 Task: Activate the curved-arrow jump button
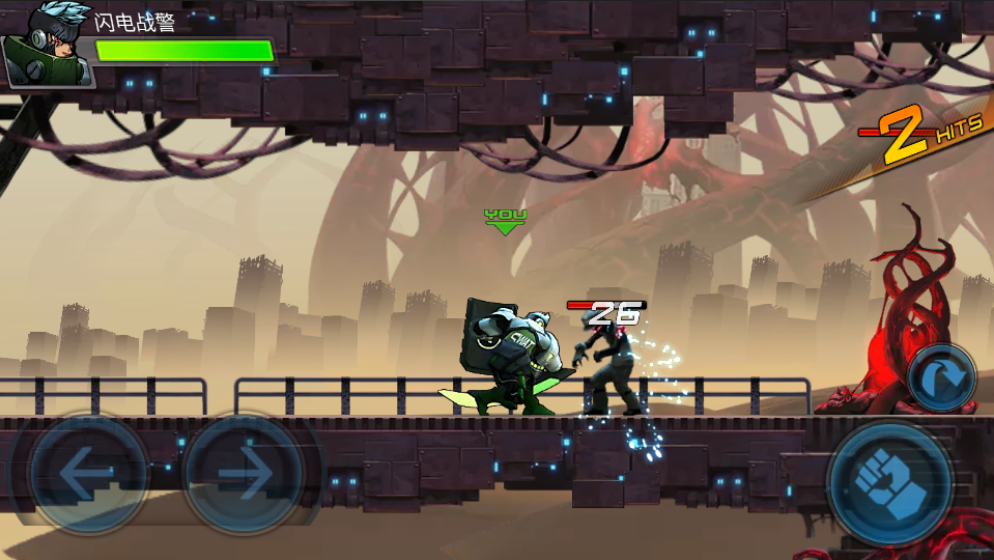942,378
